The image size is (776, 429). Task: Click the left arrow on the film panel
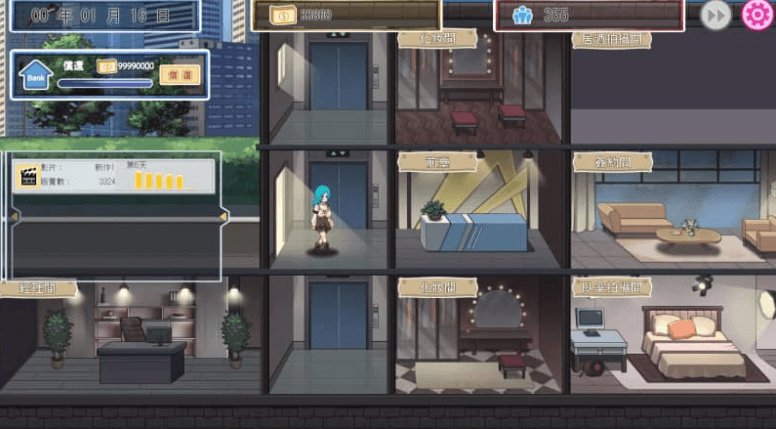click(x=14, y=216)
